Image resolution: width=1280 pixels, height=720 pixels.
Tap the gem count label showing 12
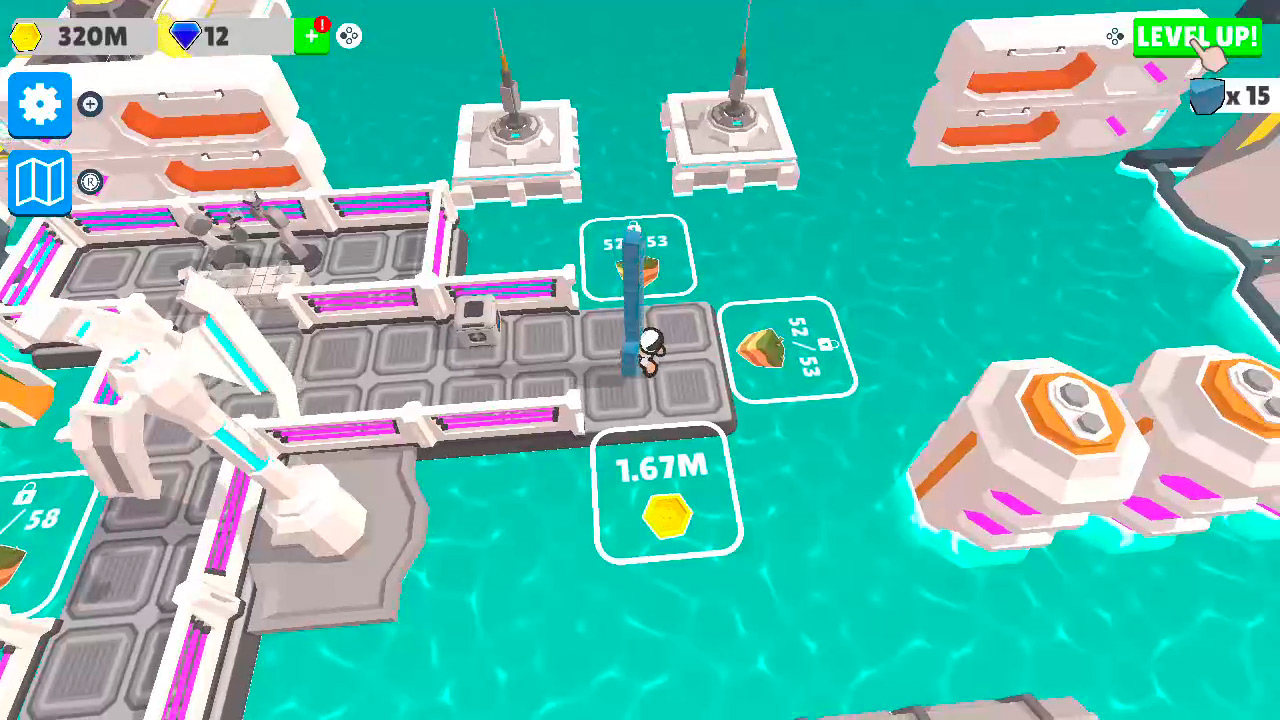pos(216,36)
